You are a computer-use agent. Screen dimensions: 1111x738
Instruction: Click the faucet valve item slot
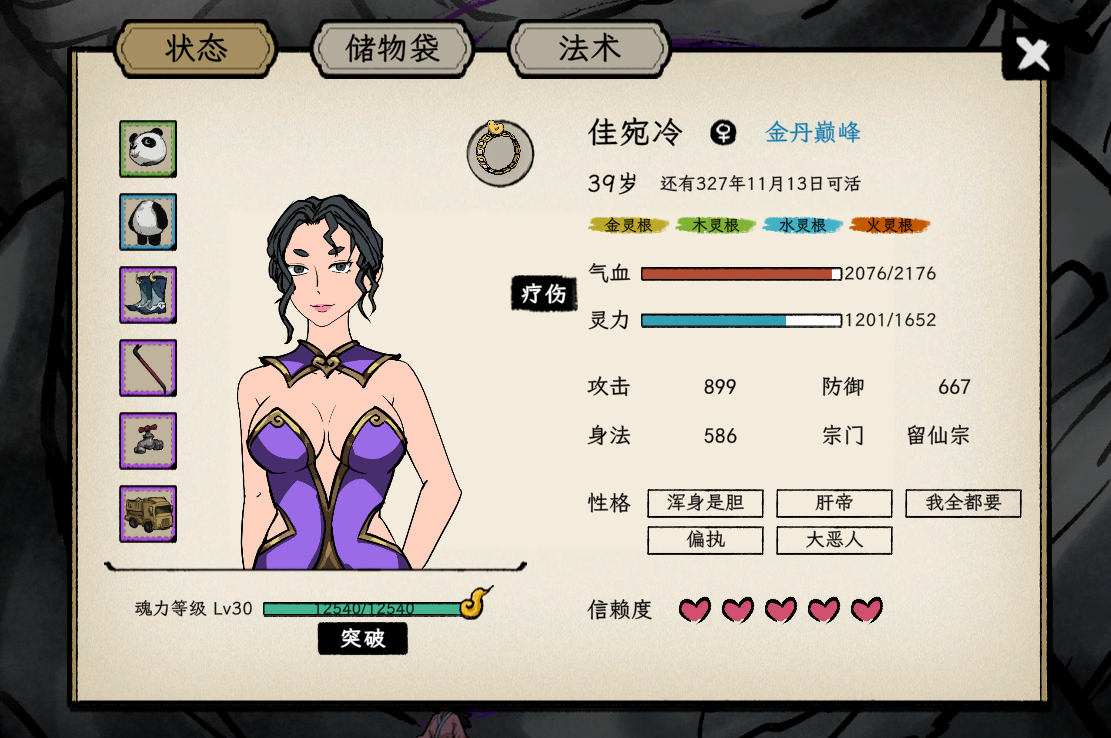(148, 441)
